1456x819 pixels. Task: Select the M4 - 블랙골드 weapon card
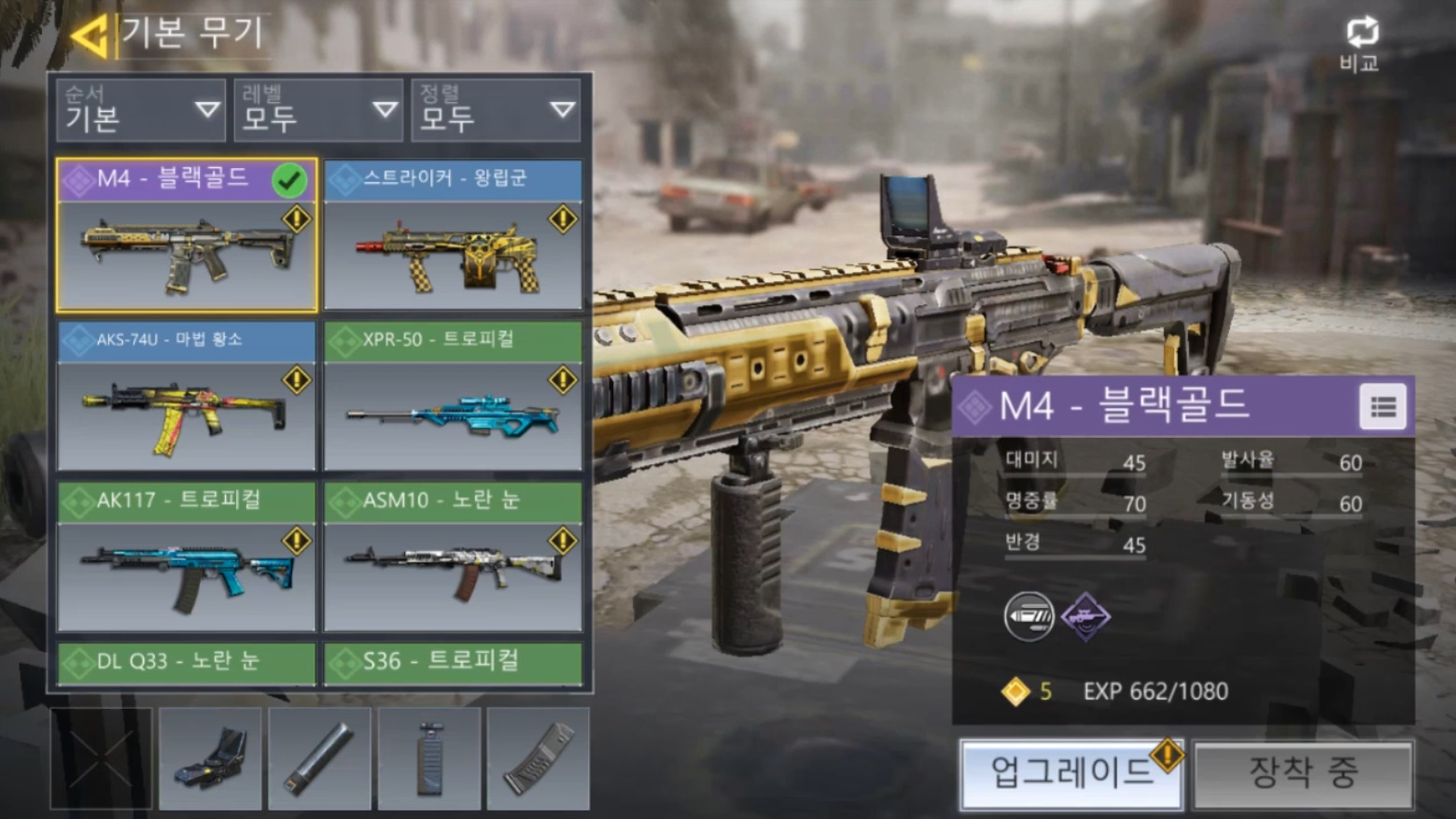pyautogui.click(x=187, y=235)
